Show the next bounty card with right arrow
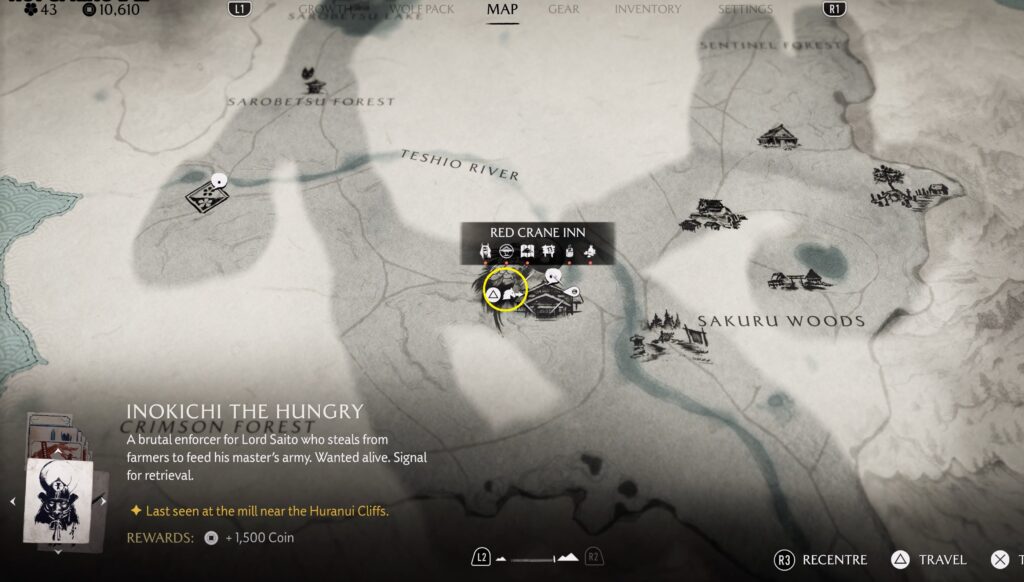Viewport: 1024px width, 582px height. 102,500
